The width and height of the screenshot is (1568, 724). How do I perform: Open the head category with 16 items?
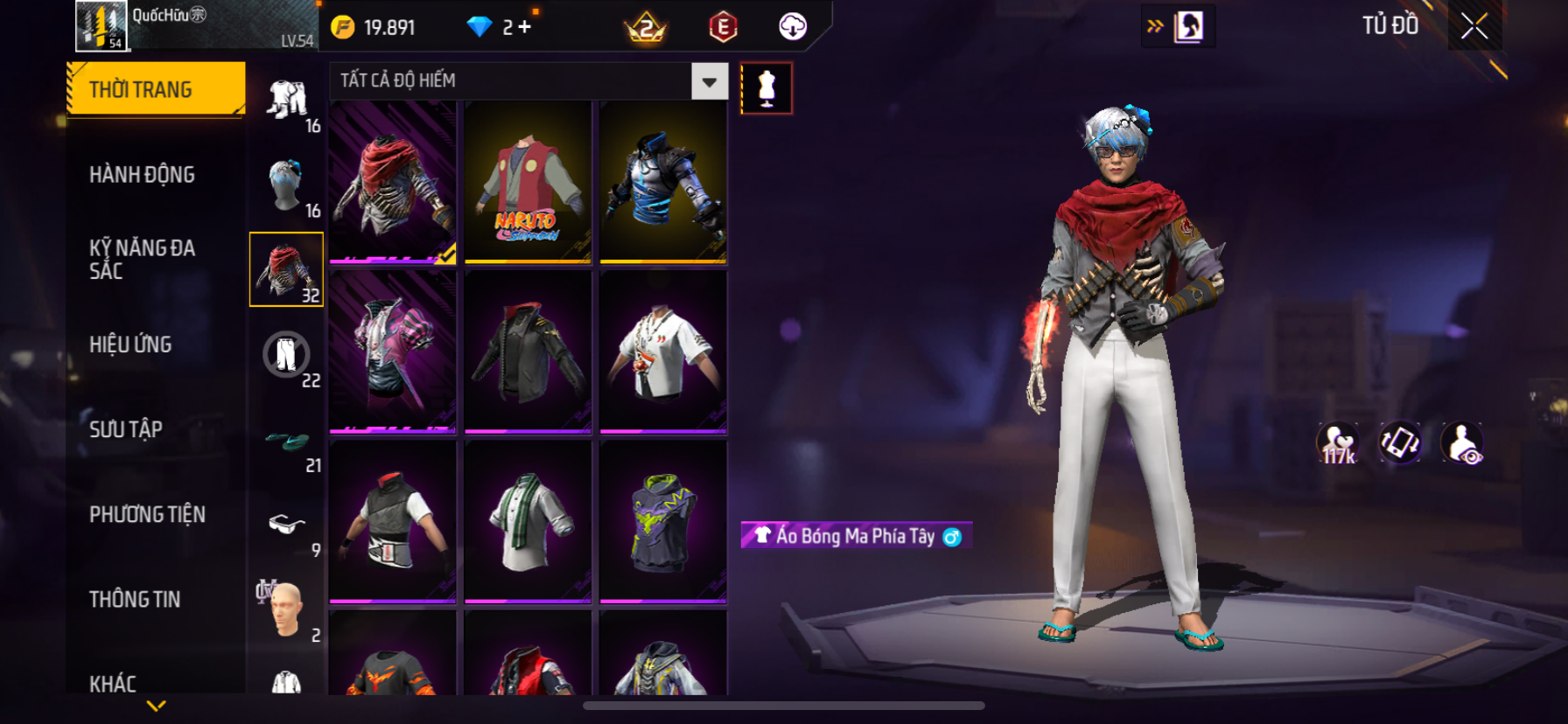click(287, 185)
